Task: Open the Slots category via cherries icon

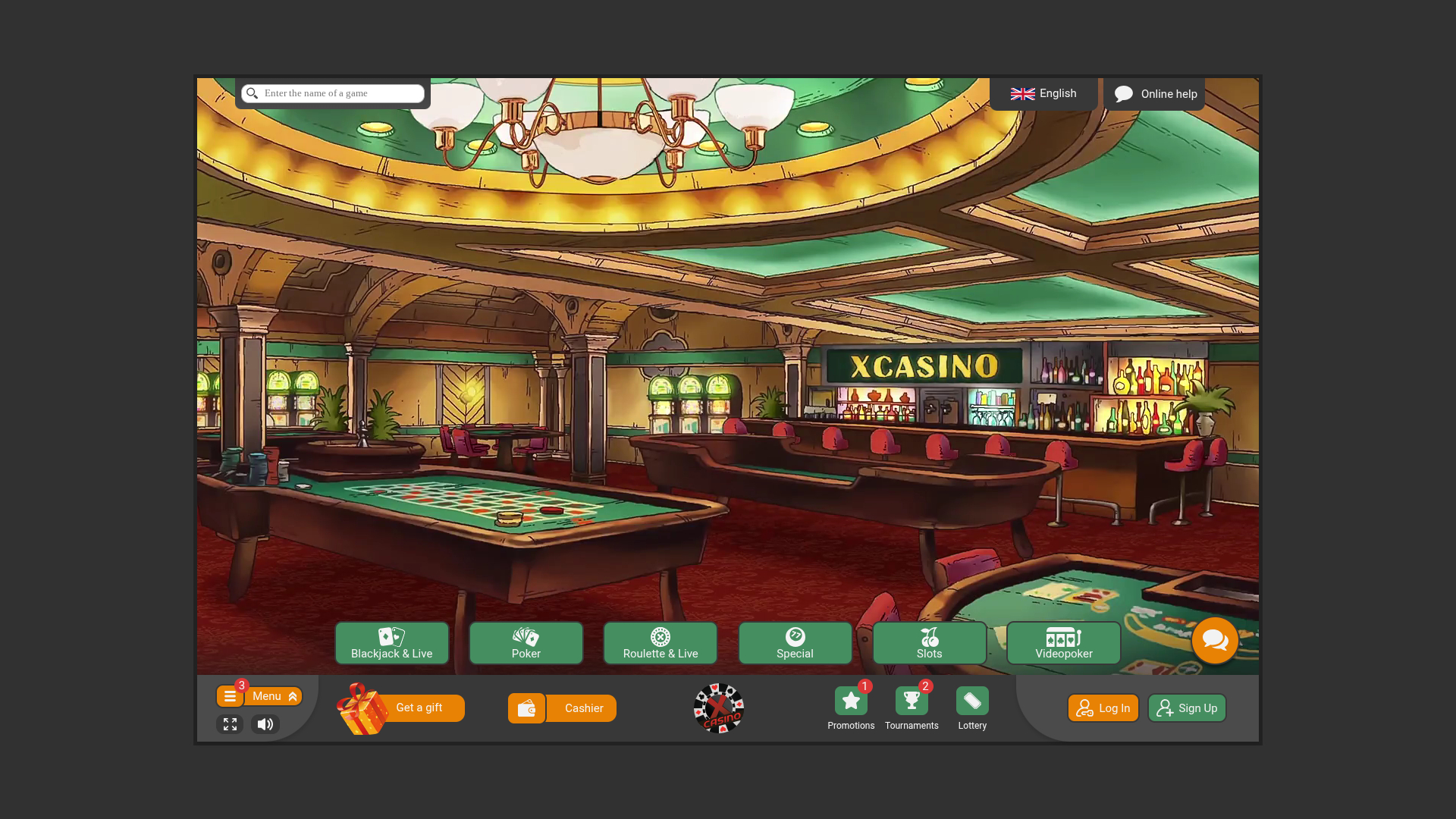Action: coord(930,637)
